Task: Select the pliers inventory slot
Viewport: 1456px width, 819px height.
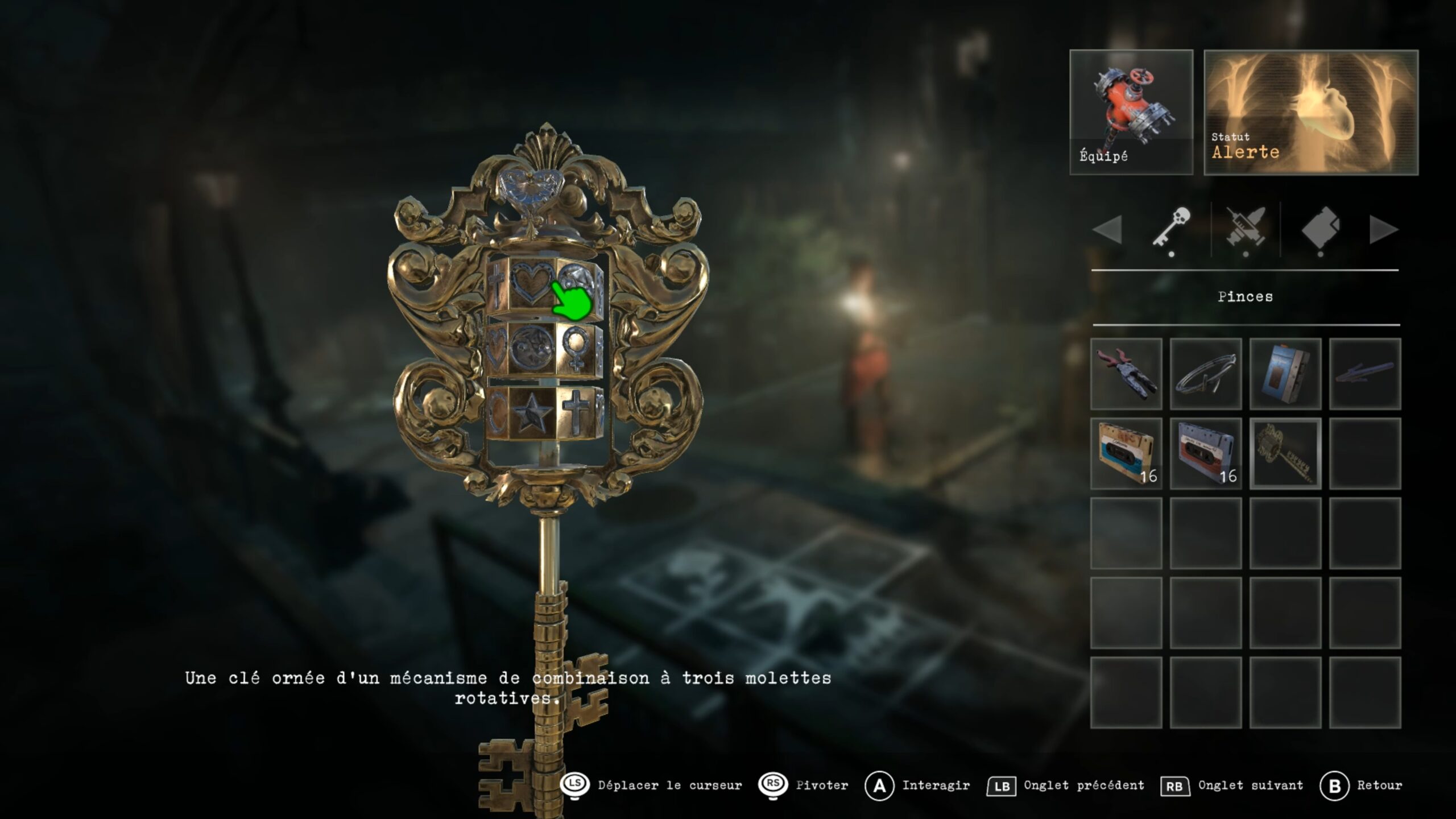Action: coord(1126,374)
